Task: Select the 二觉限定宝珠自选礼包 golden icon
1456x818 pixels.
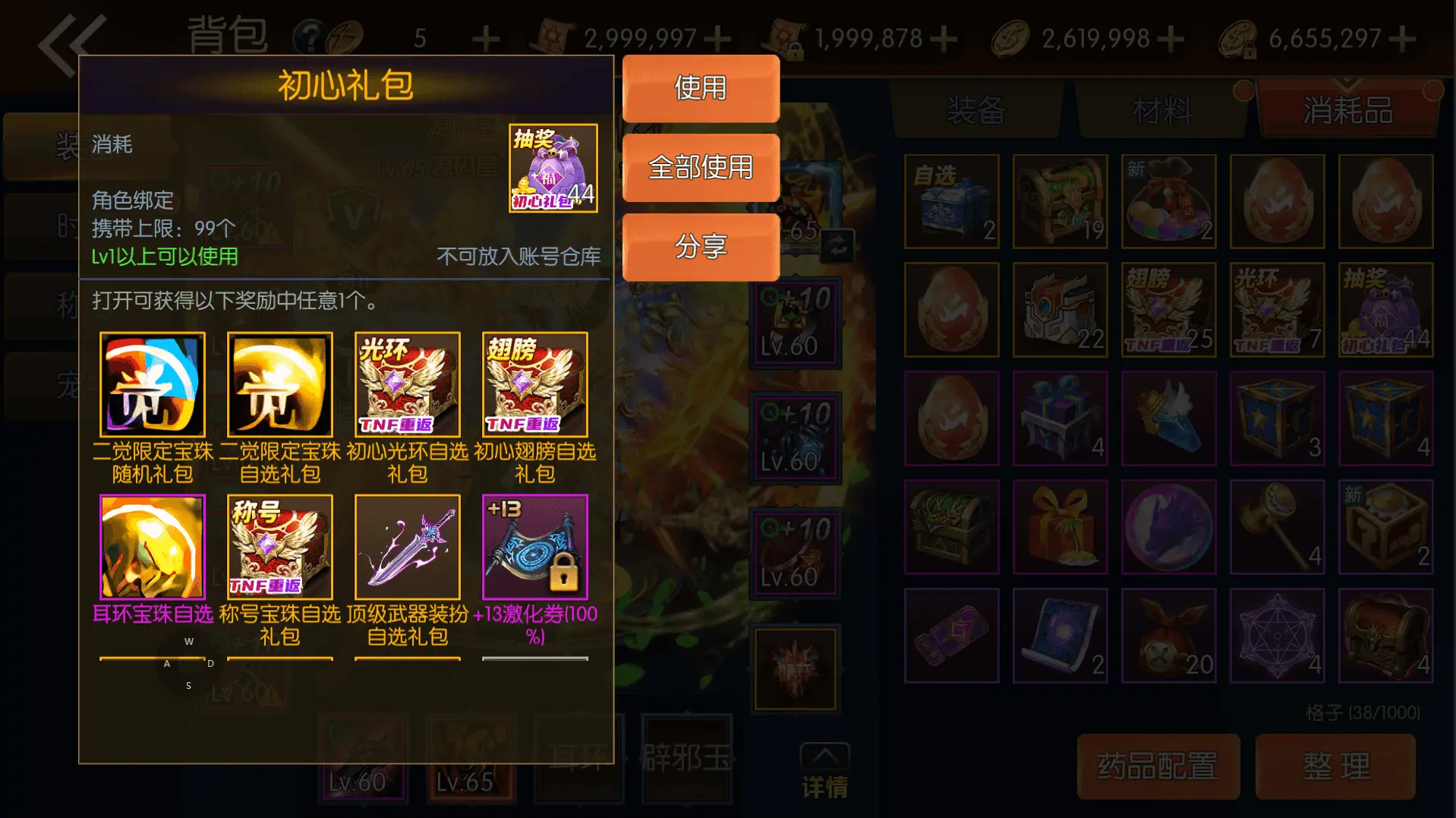Action: point(279,384)
